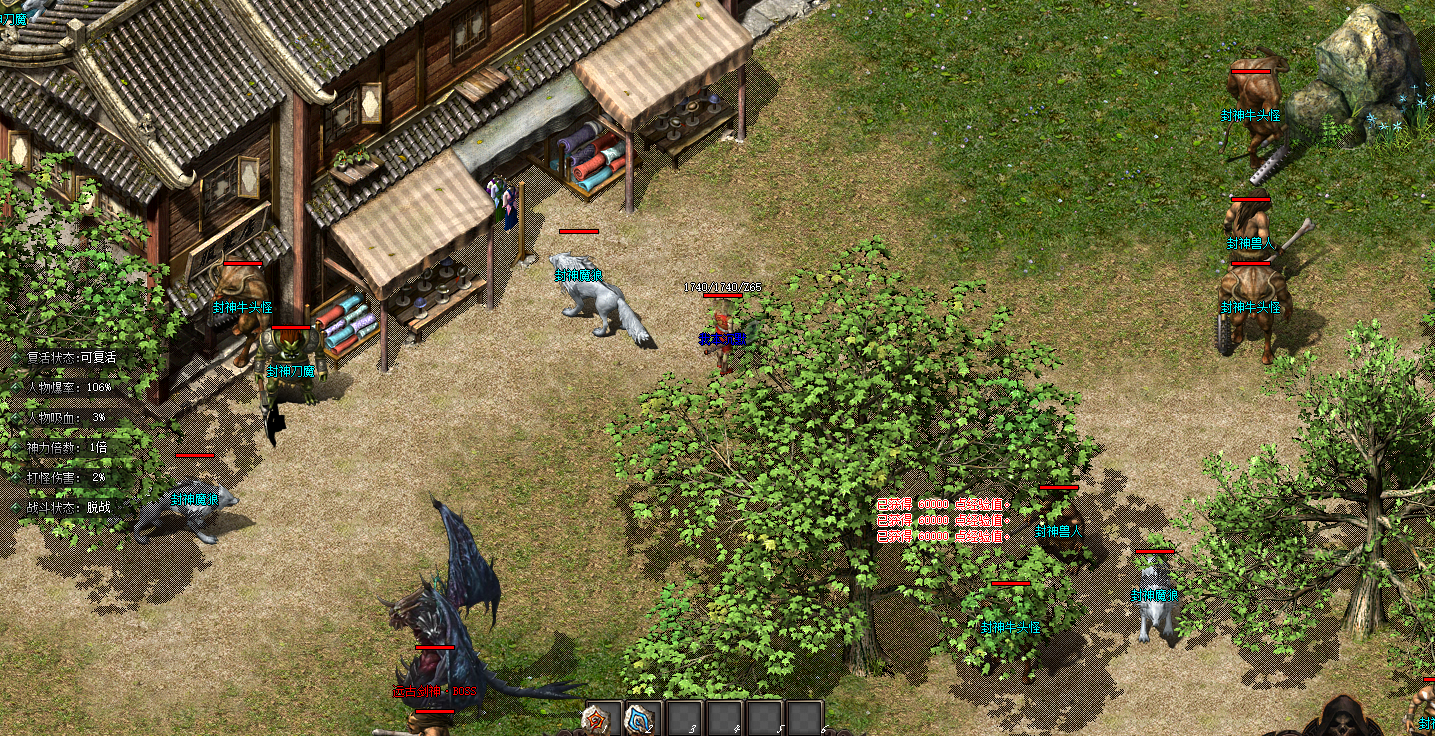Viewport: 1435px width, 736px height.
Task: Use the blue rune stone in hotbar slot 2
Action: pyautogui.click(x=639, y=718)
